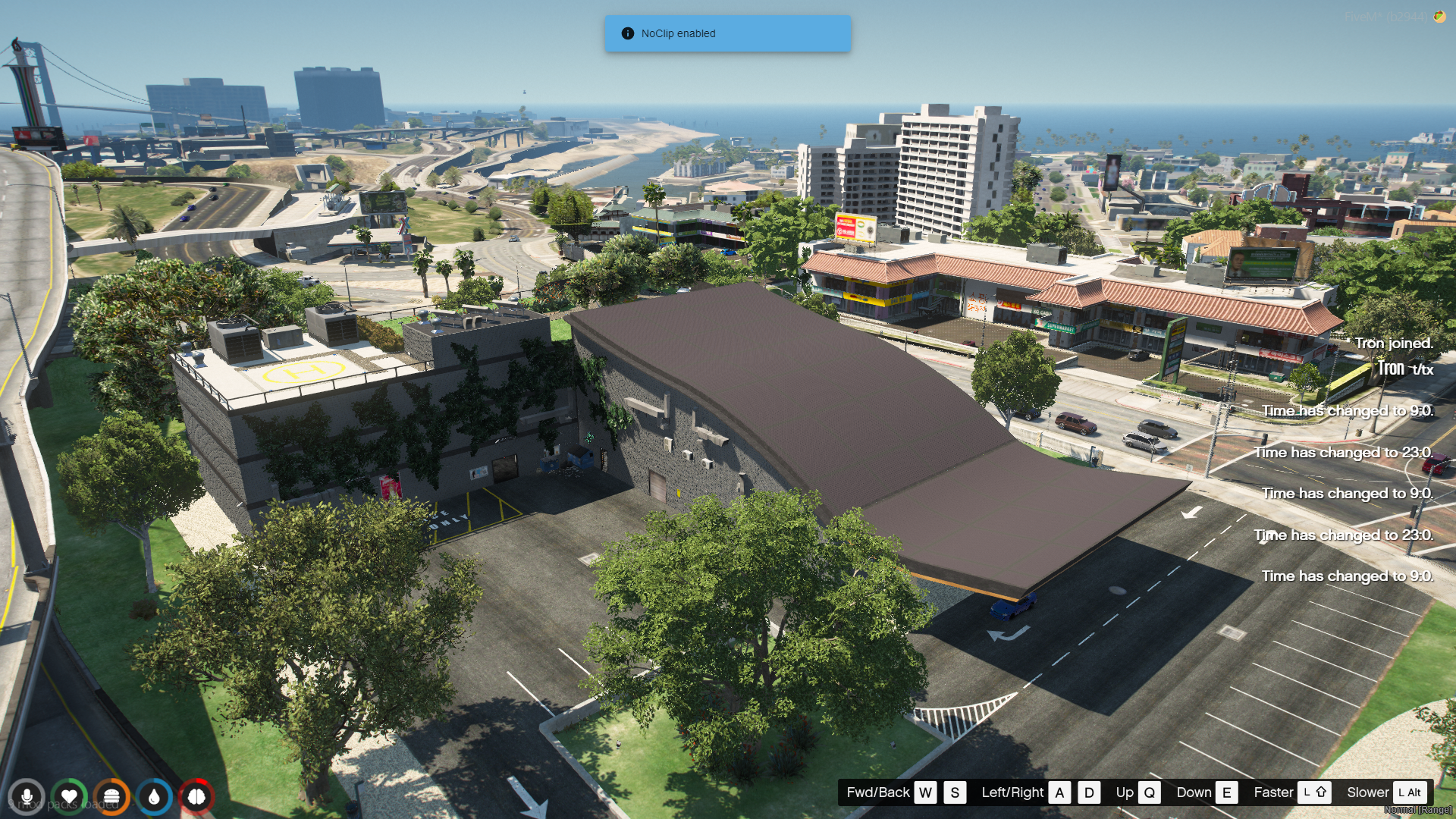This screenshot has width=1456, height=819.
Task: Click the microphone voice status icon
Action: coord(27,797)
